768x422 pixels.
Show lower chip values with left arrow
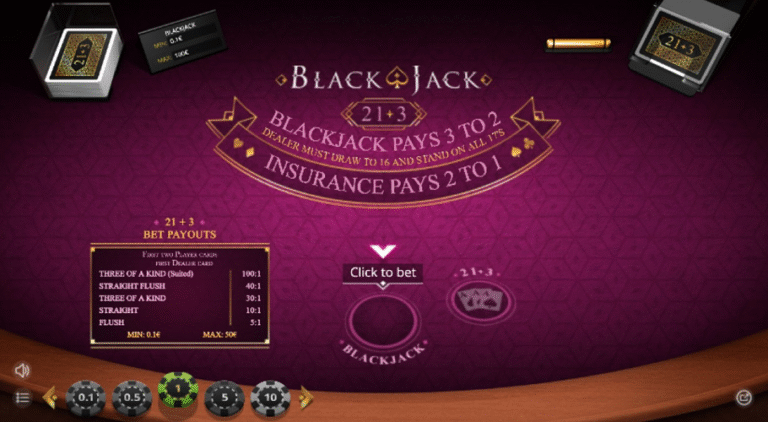(48, 398)
